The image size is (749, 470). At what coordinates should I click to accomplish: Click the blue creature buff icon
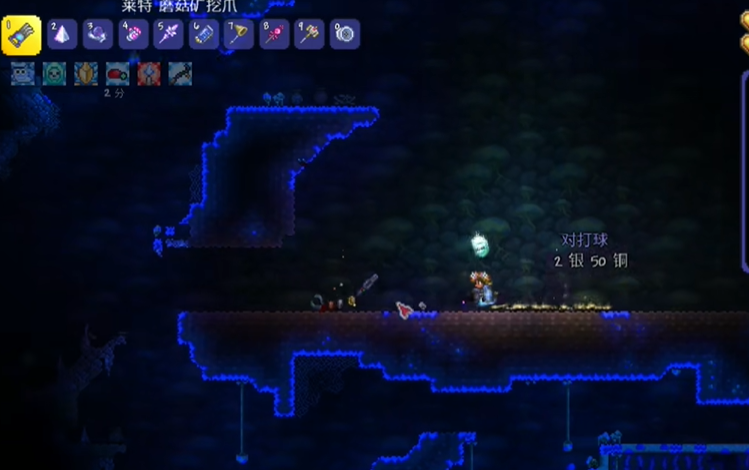pos(23,74)
